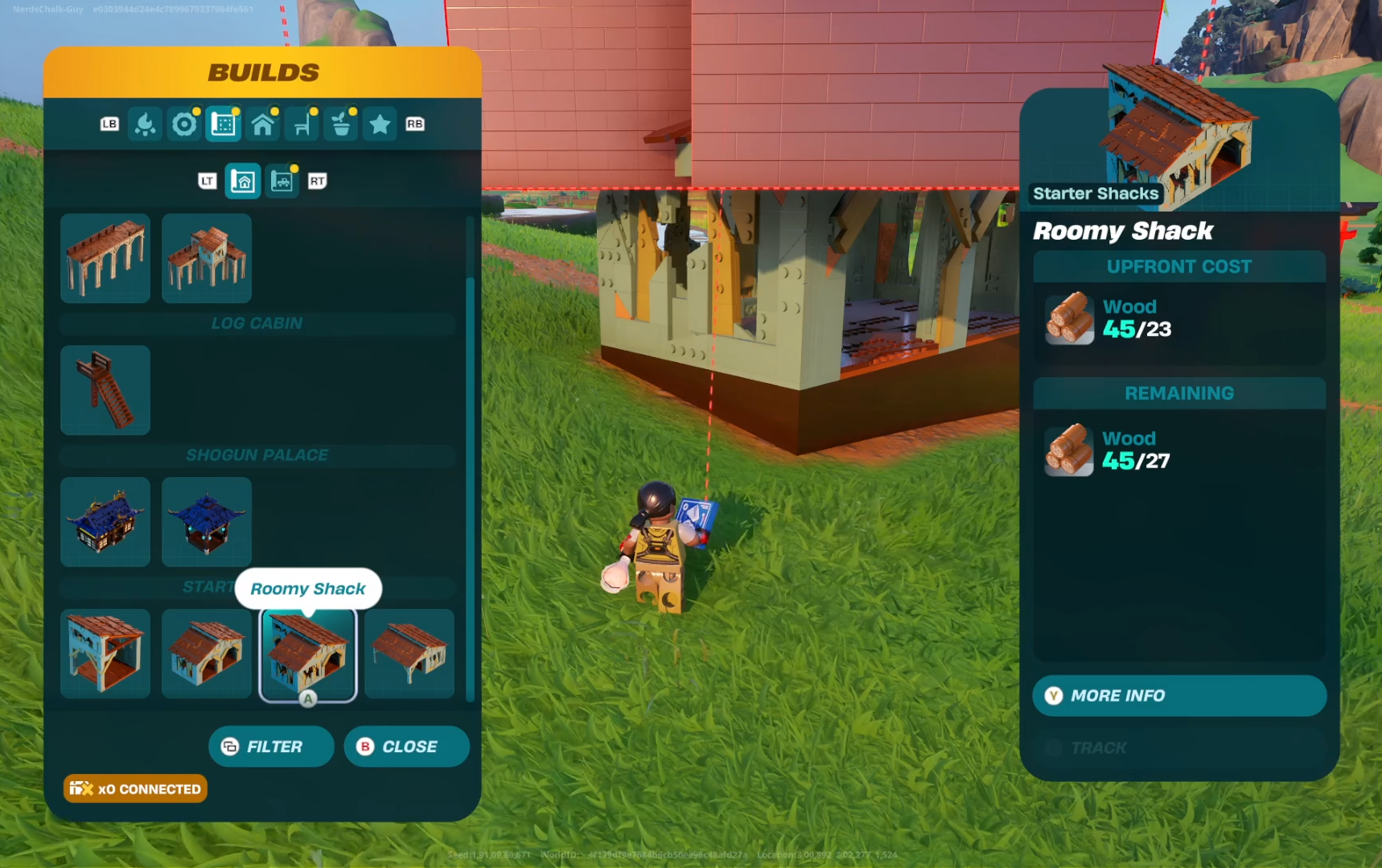Choose the Shogun Palace house build

pyautogui.click(x=105, y=522)
